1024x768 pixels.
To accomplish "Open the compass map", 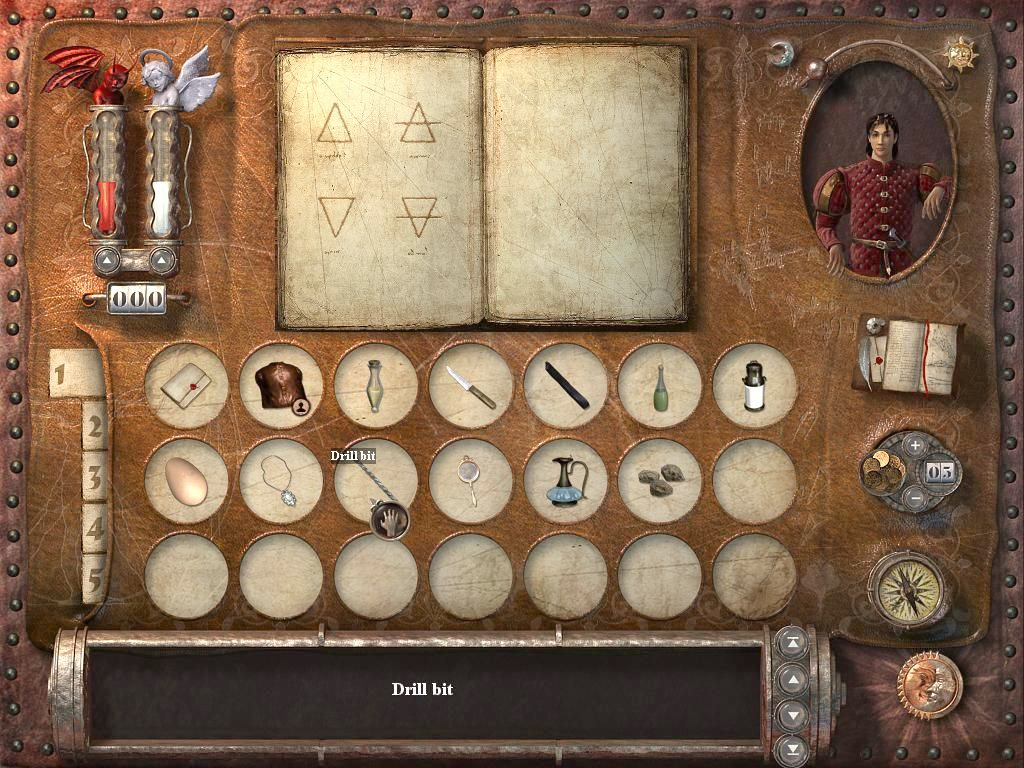I will [908, 588].
